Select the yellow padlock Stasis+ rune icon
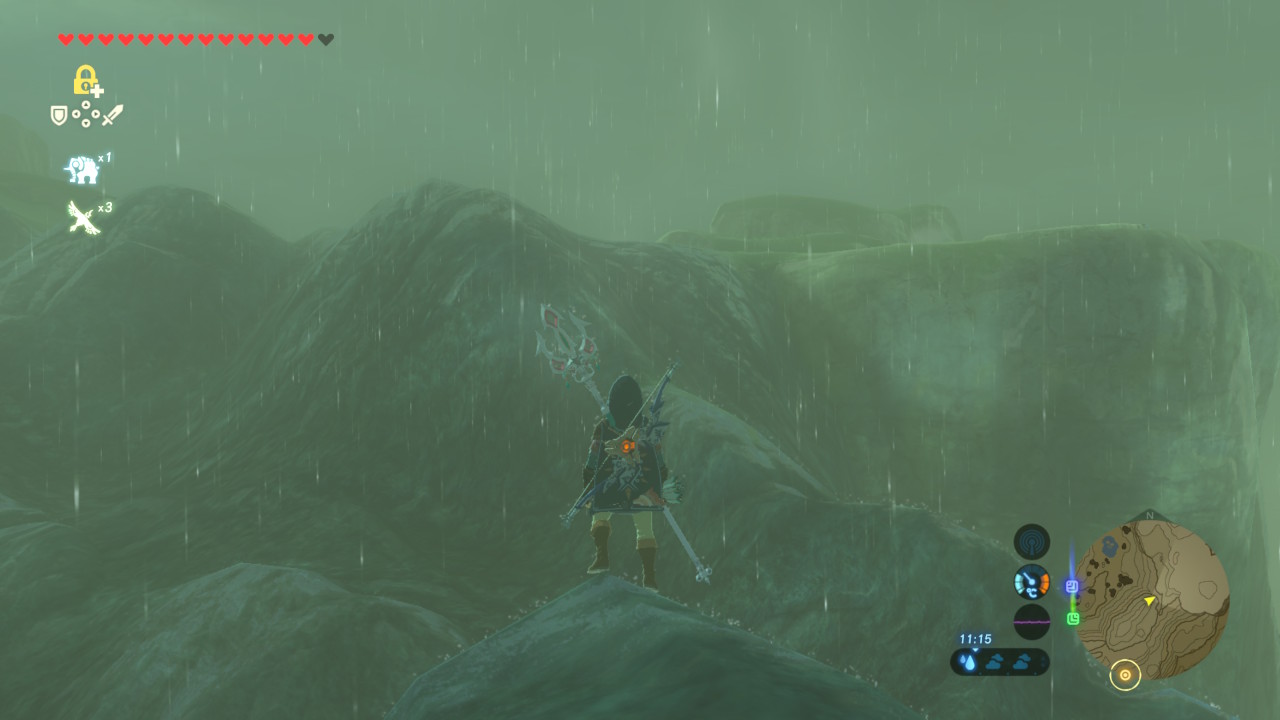The width and height of the screenshot is (1280, 720). coord(87,80)
